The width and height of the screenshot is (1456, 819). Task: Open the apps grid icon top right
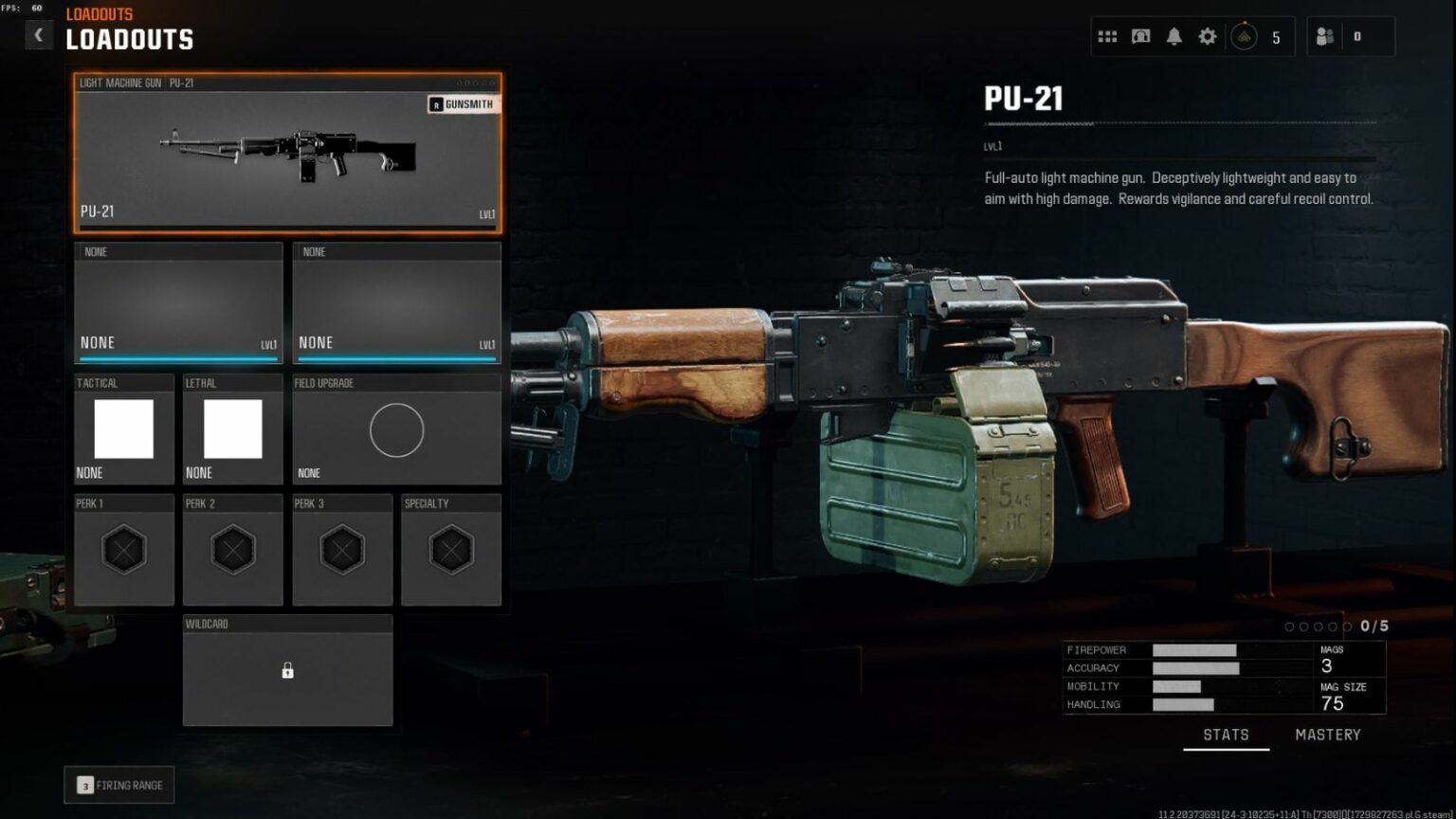click(1106, 35)
